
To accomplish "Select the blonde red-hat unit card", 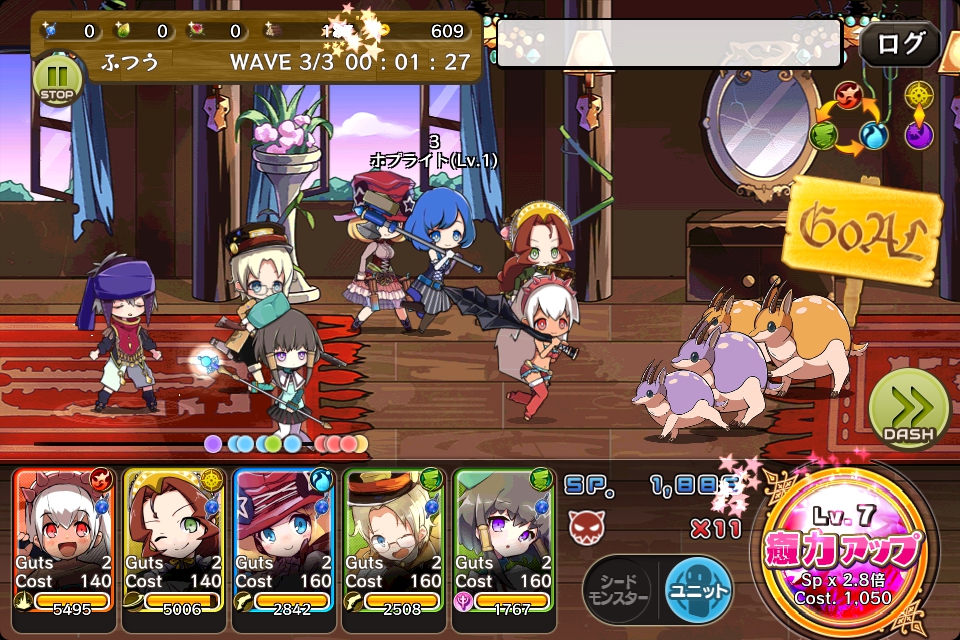I will [284, 538].
